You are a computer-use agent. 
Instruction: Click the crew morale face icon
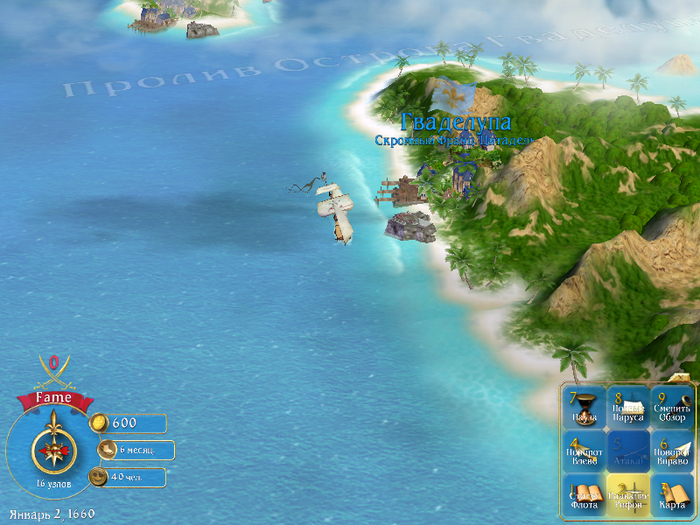click(x=99, y=477)
